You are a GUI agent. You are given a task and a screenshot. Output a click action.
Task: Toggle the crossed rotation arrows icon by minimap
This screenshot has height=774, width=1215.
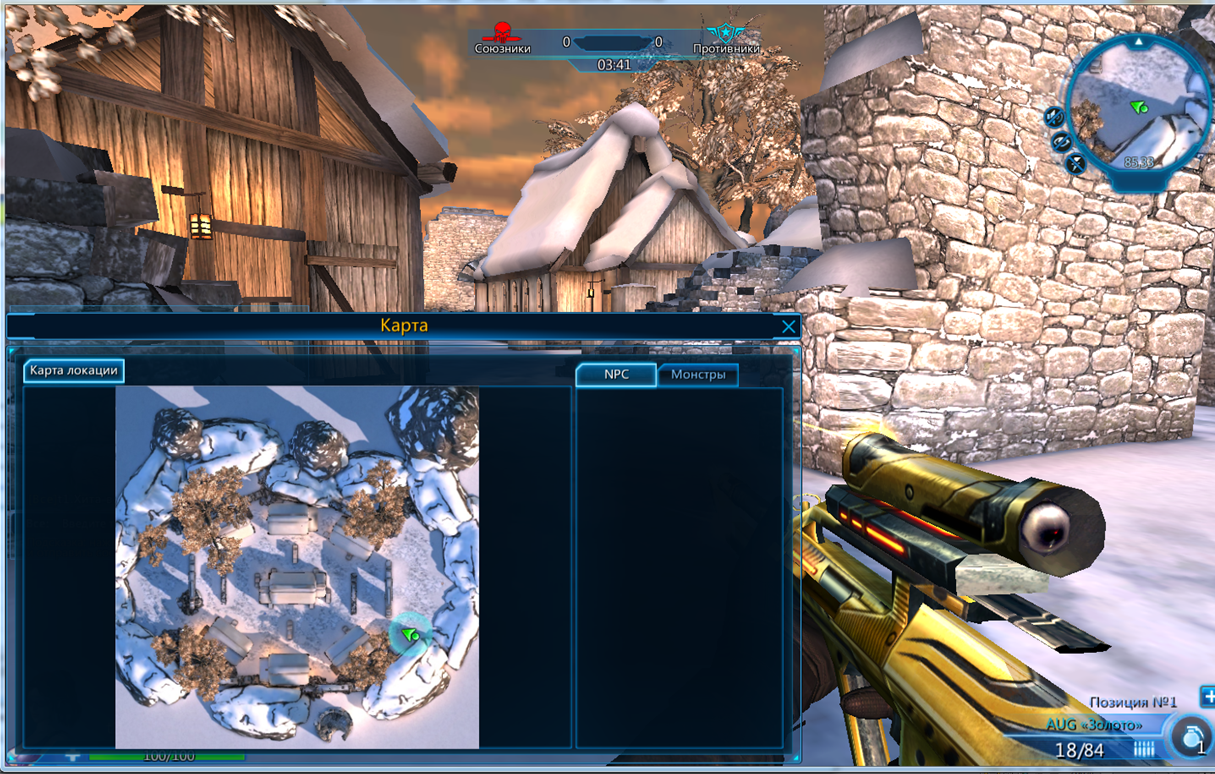click(x=1062, y=143)
